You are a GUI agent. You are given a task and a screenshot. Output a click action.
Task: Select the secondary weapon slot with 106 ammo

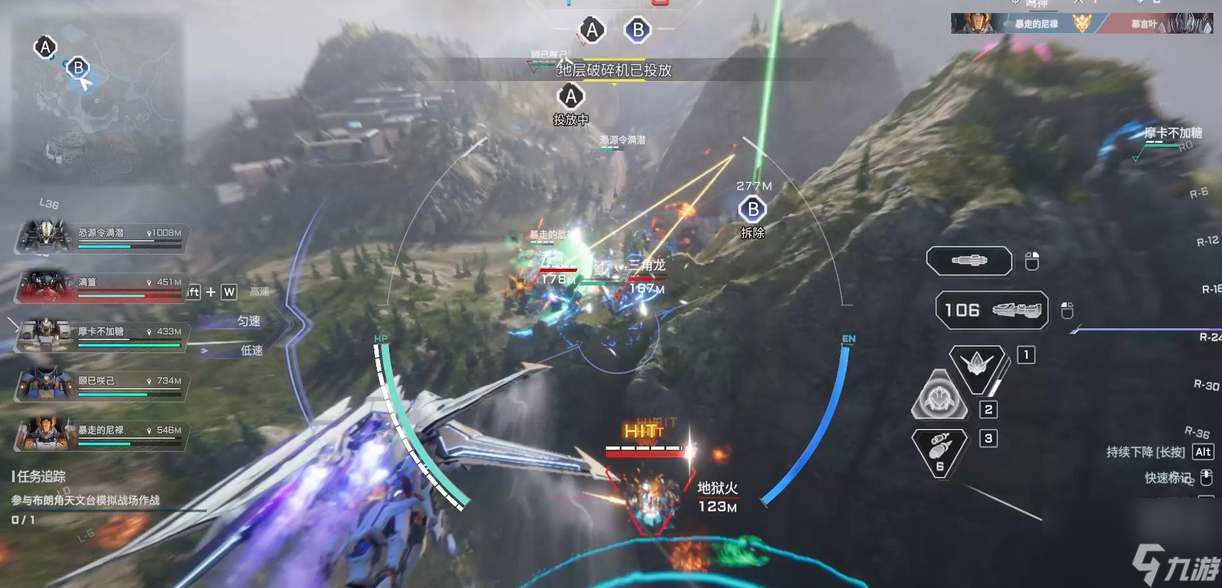992,310
